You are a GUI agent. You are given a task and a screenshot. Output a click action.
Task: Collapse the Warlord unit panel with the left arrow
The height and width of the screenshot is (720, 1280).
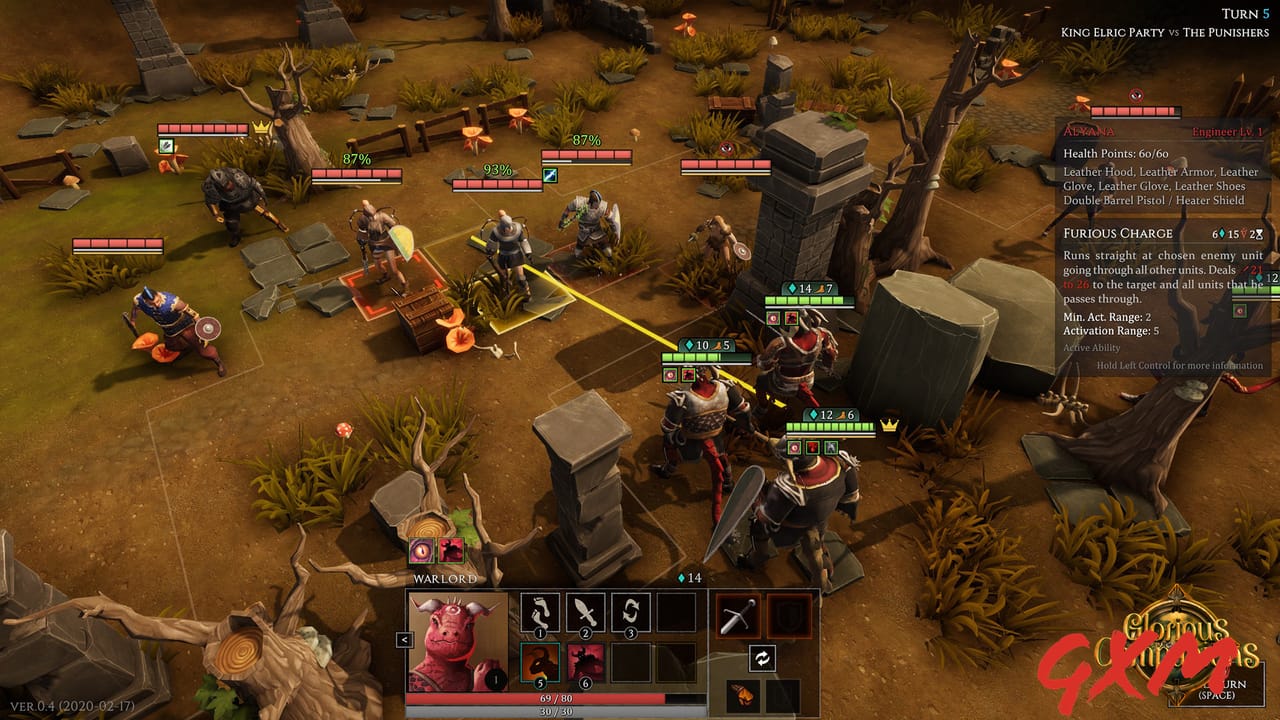click(404, 639)
